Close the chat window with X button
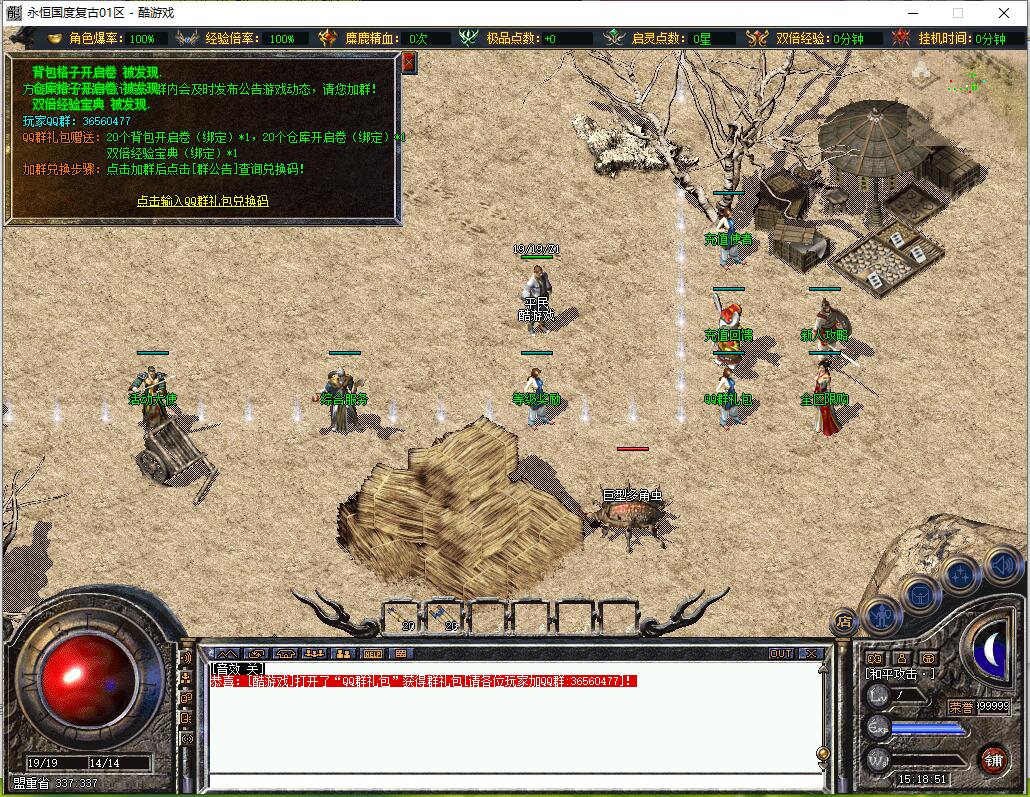Viewport: 1030px width, 797px height. tap(810, 653)
